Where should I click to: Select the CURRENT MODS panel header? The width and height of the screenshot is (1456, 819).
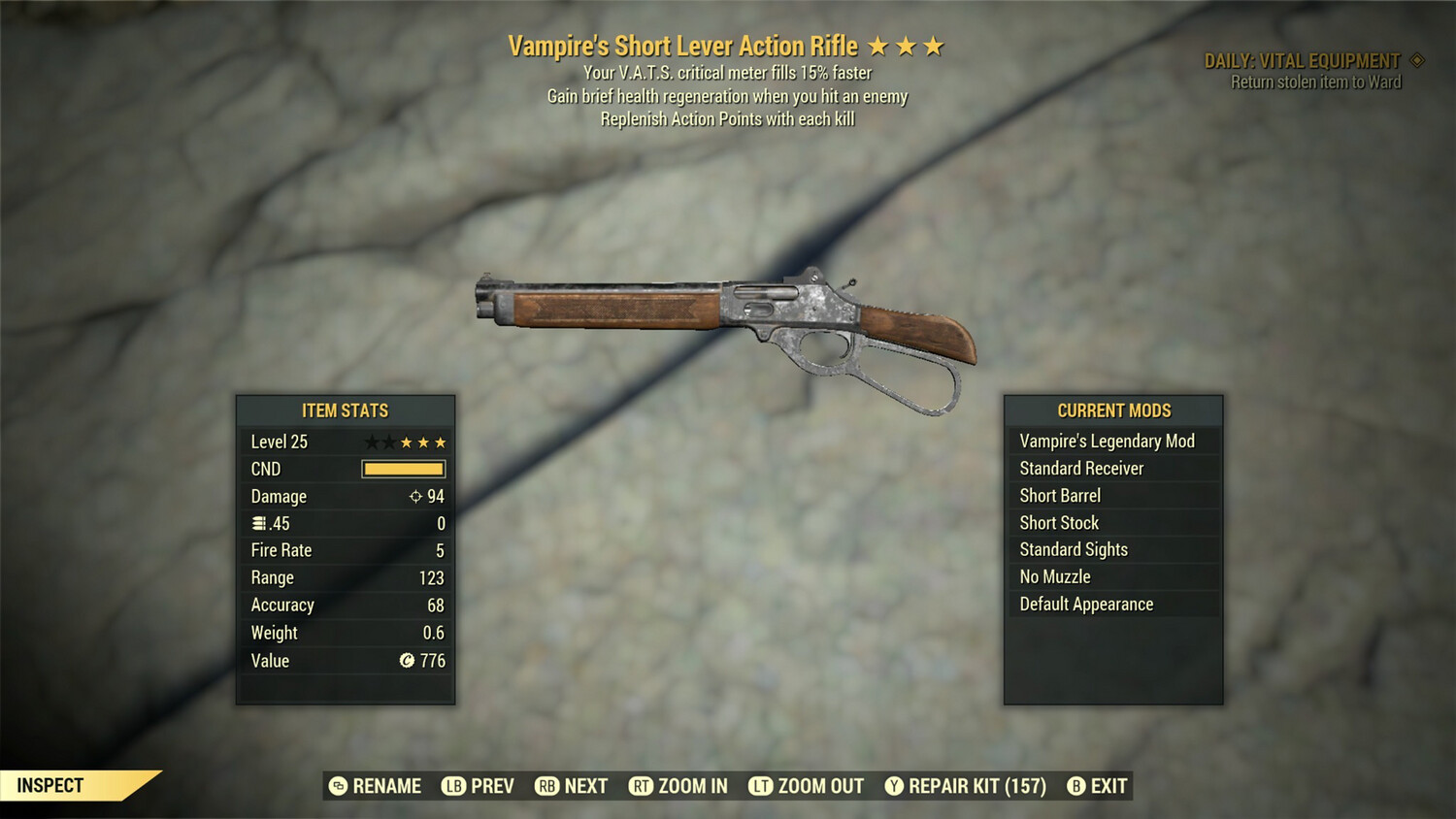click(x=1113, y=409)
